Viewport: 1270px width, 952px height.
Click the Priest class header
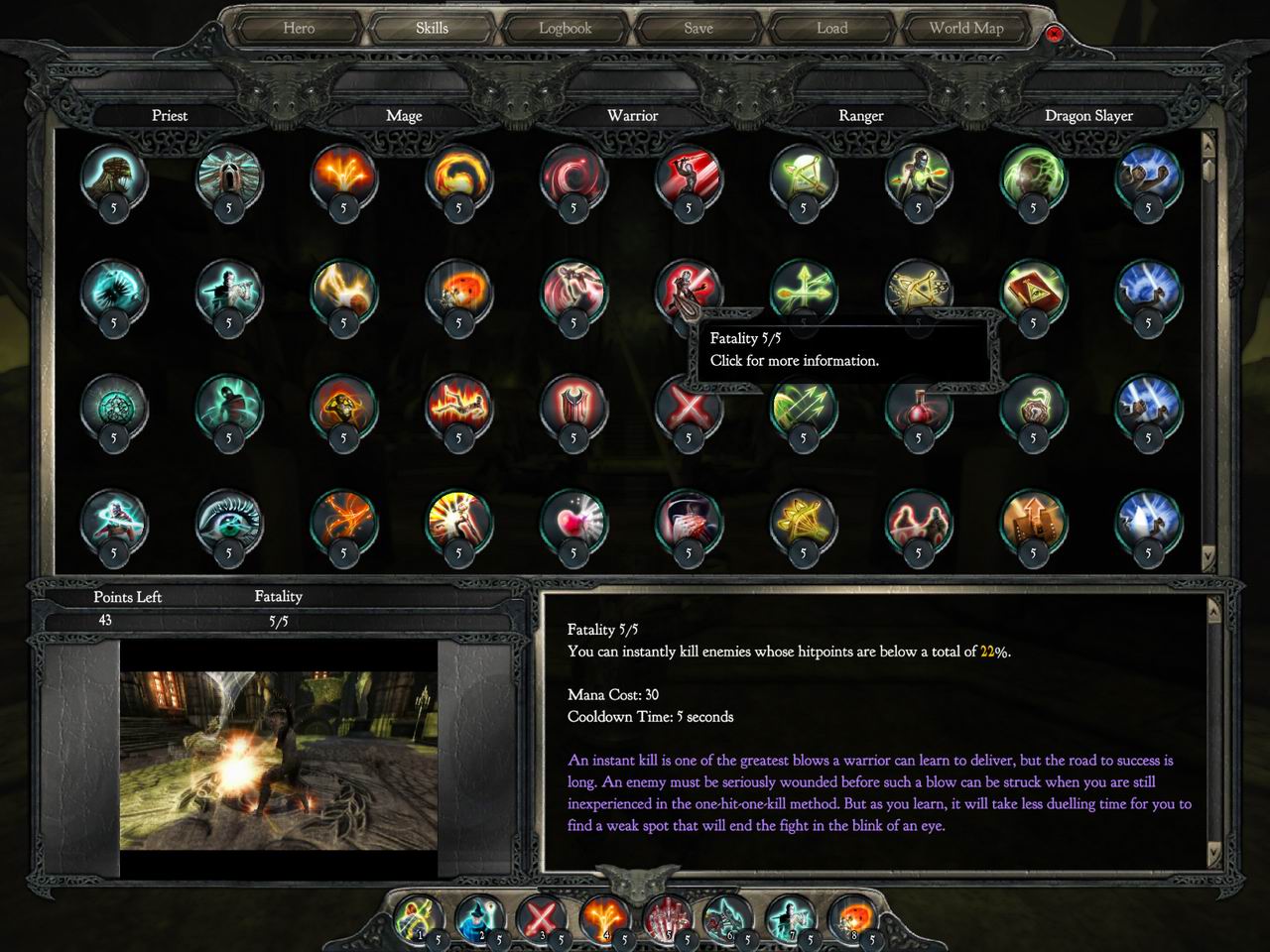pos(170,115)
